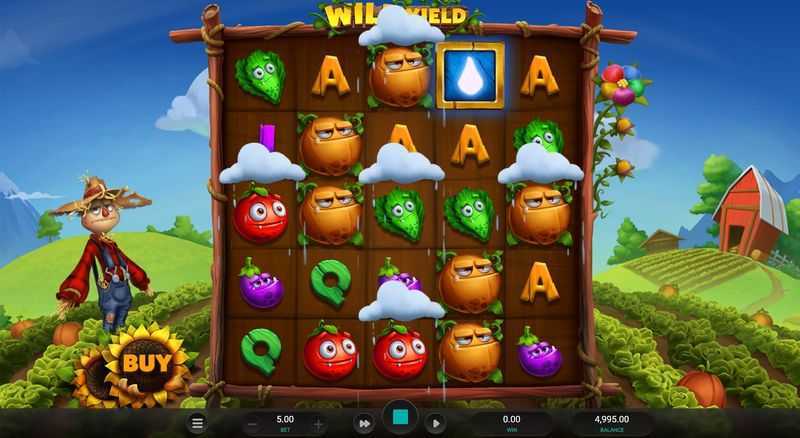
Task: Start autoplay with the play arrow button
Action: point(435,423)
